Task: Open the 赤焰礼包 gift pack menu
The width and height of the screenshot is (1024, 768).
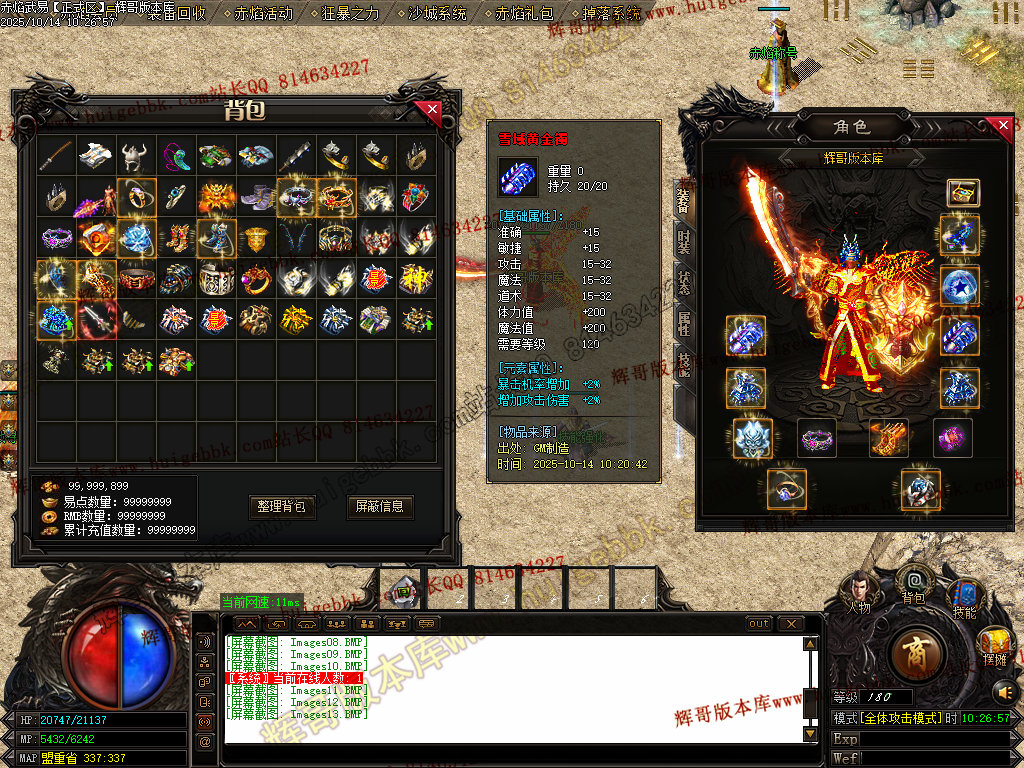Action: tap(525, 14)
